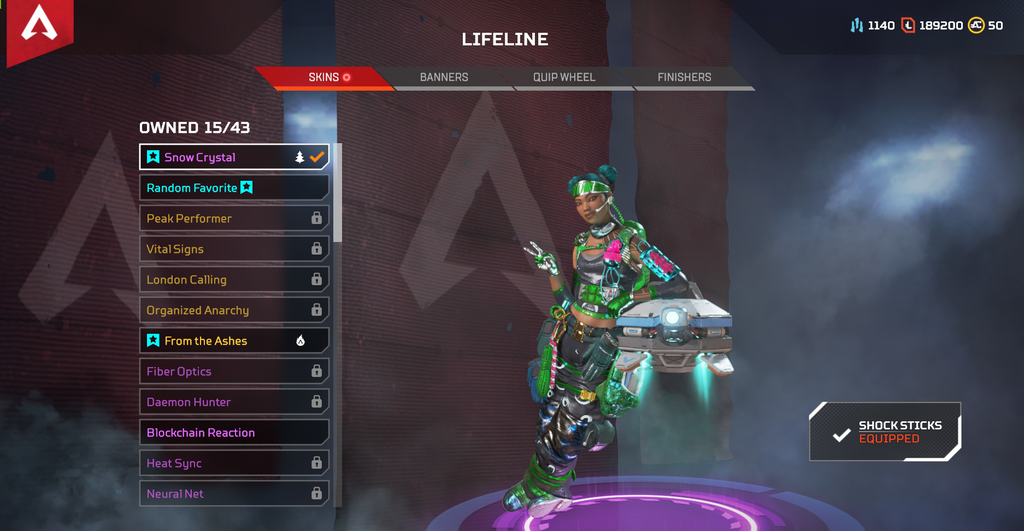Screen dimensions: 1024x531
Task: Select the London Calling skin
Action: point(234,280)
